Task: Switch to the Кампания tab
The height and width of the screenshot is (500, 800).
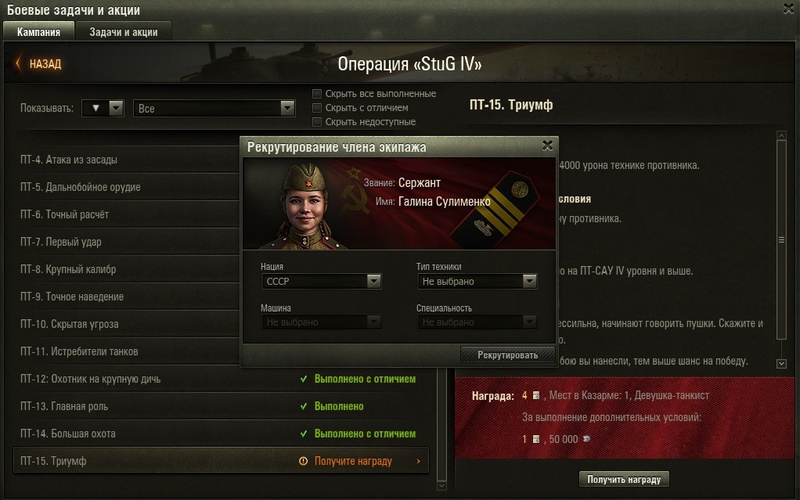Action: tap(38, 32)
